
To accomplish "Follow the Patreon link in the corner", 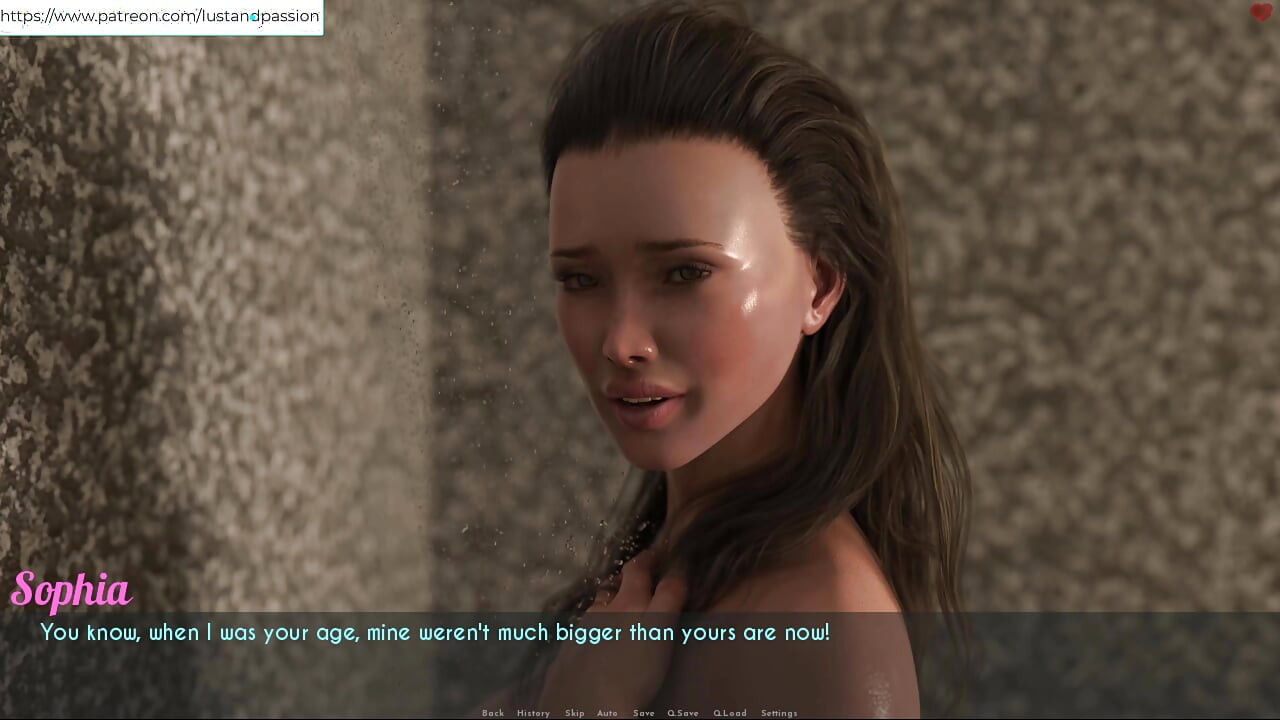I will (x=160, y=16).
